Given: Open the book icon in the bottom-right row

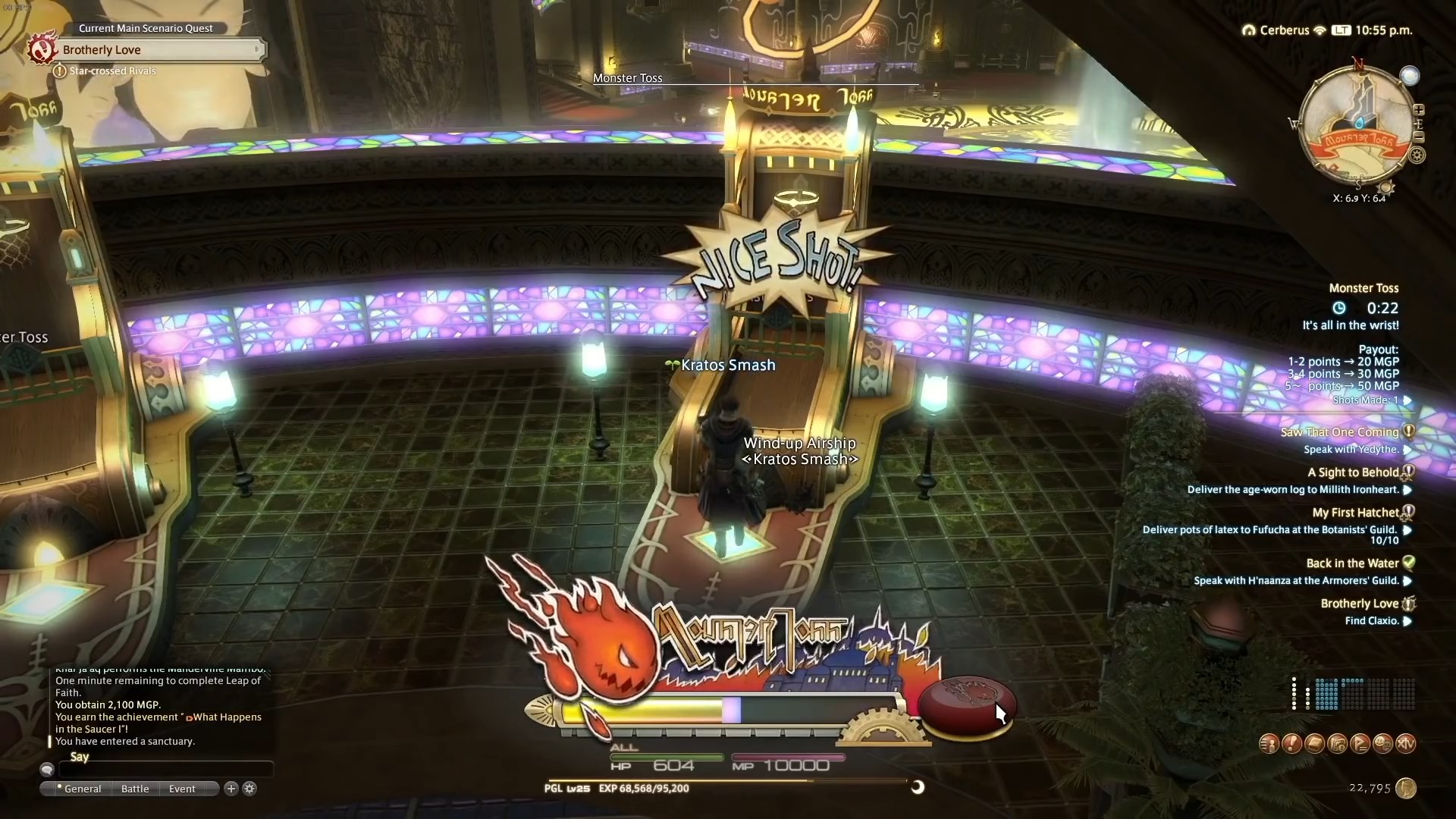Looking at the screenshot, I should 1314,743.
